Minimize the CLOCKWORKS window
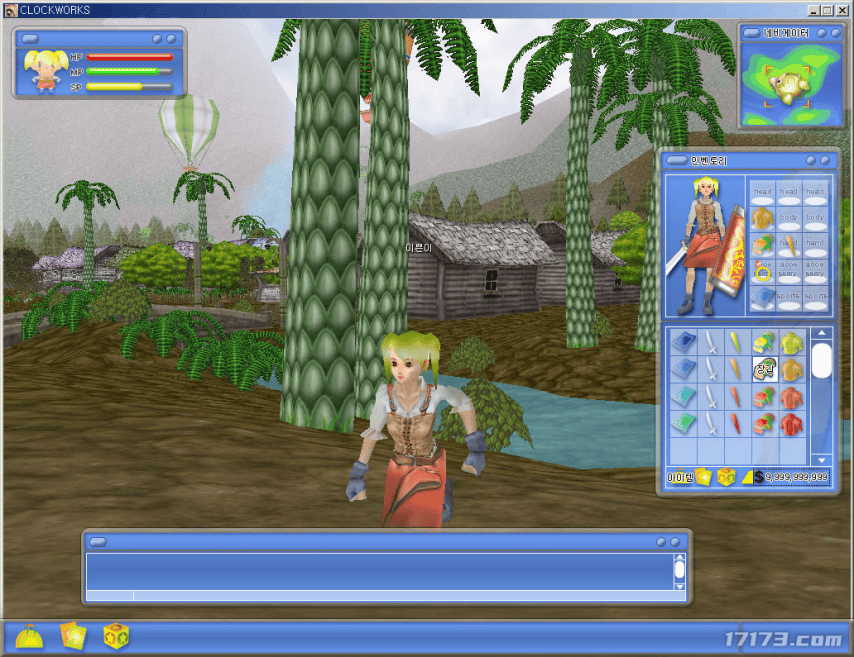Viewport: 854px width, 657px height. pos(812,10)
